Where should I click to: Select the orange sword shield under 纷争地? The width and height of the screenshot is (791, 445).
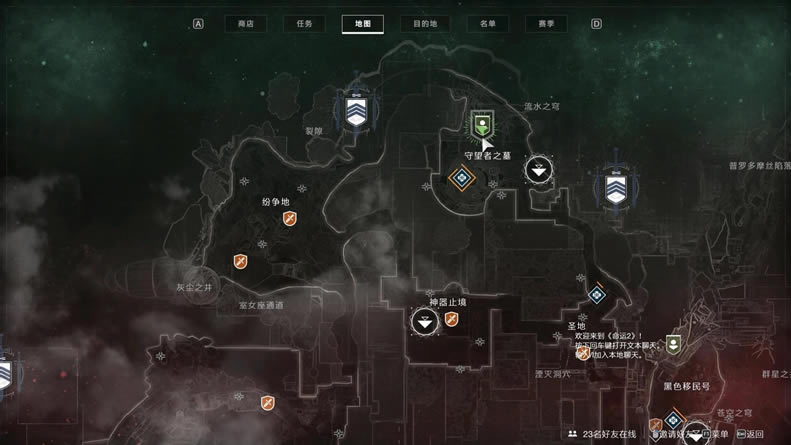point(290,218)
